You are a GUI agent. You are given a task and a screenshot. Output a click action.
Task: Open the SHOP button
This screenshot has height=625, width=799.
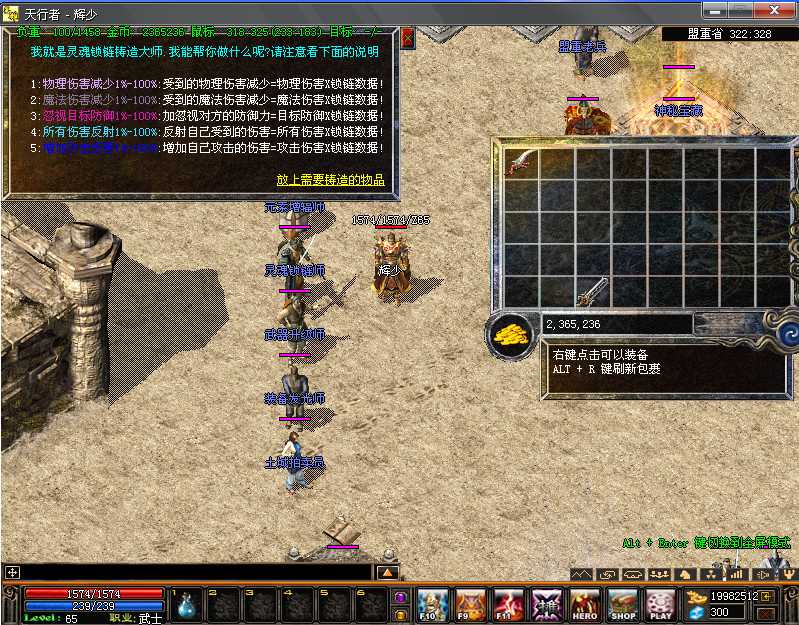coord(622,604)
